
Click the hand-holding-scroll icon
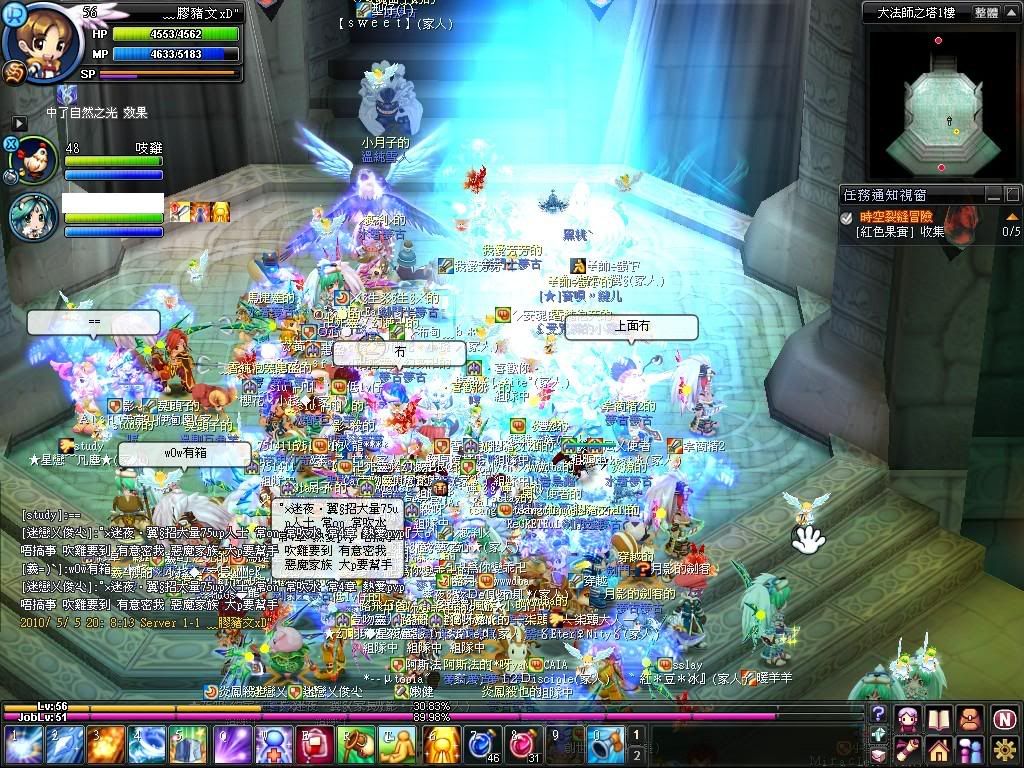(x=908, y=748)
